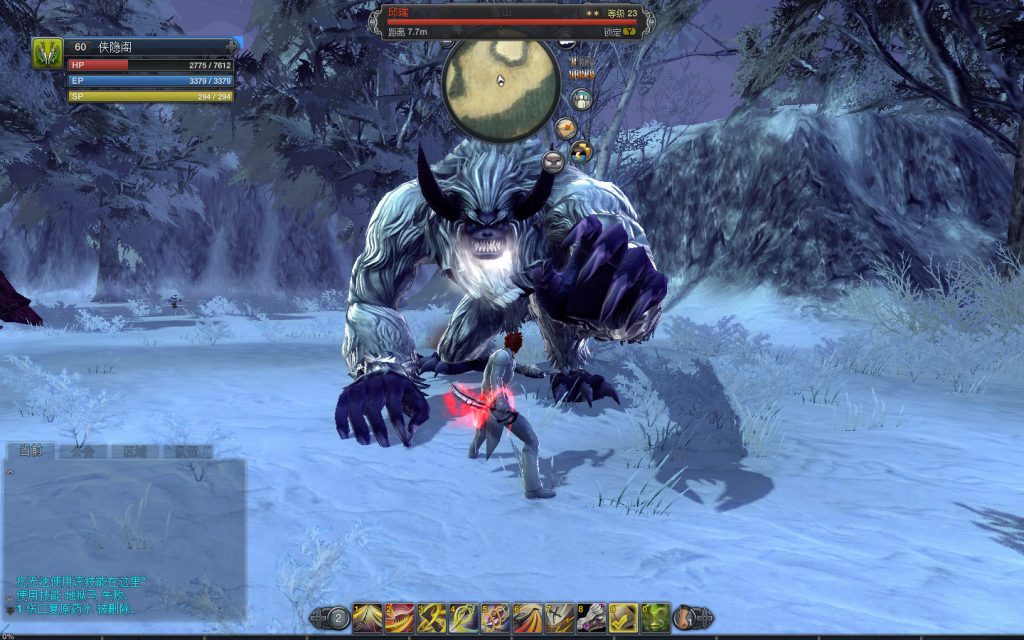Switch hotbar page using the number 2 button

coord(338,618)
